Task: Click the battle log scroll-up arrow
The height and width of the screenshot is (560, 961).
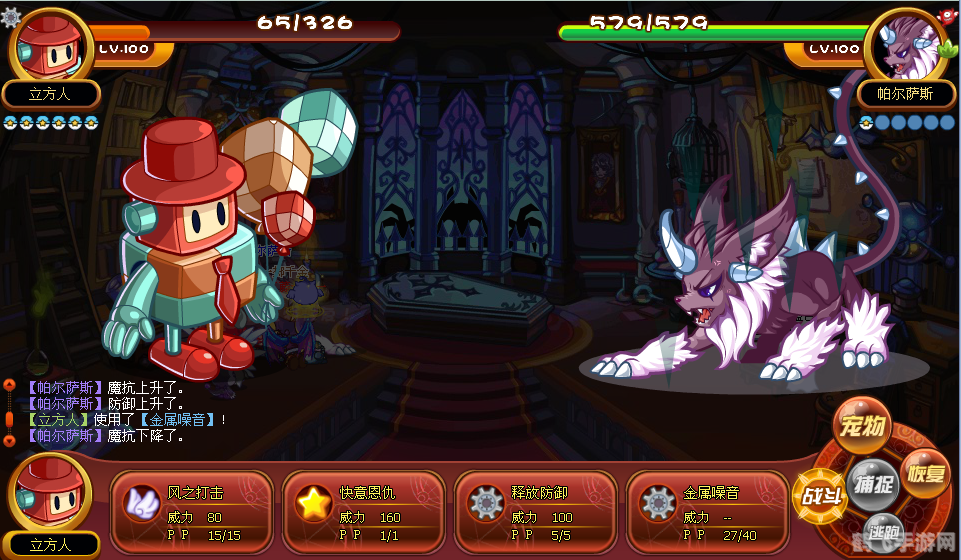Action: [x=9, y=385]
